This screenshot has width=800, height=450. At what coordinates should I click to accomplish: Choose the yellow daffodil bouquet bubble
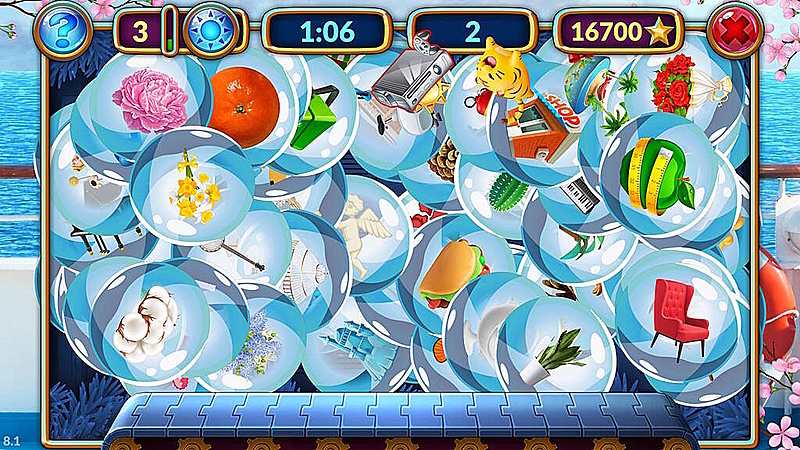click(x=191, y=187)
